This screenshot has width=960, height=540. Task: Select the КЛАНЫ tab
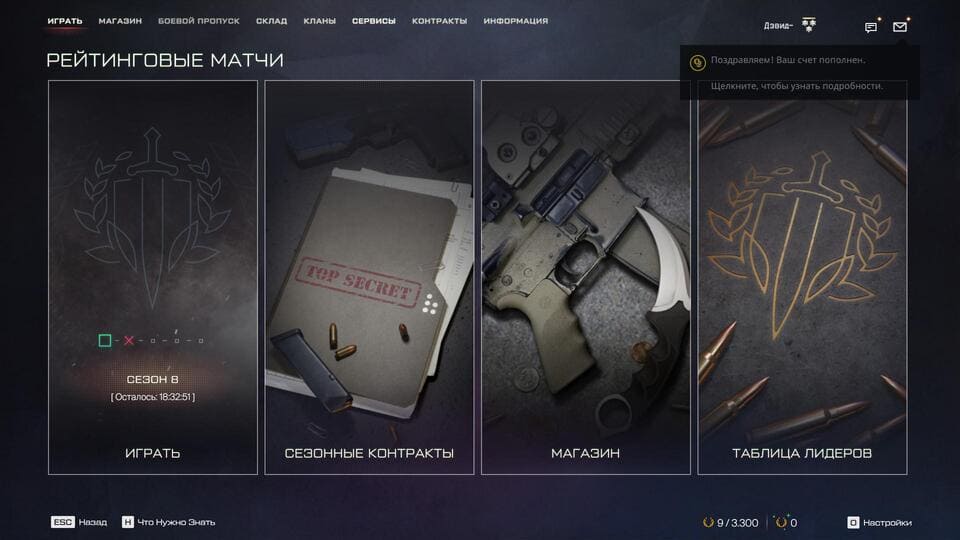tap(319, 21)
